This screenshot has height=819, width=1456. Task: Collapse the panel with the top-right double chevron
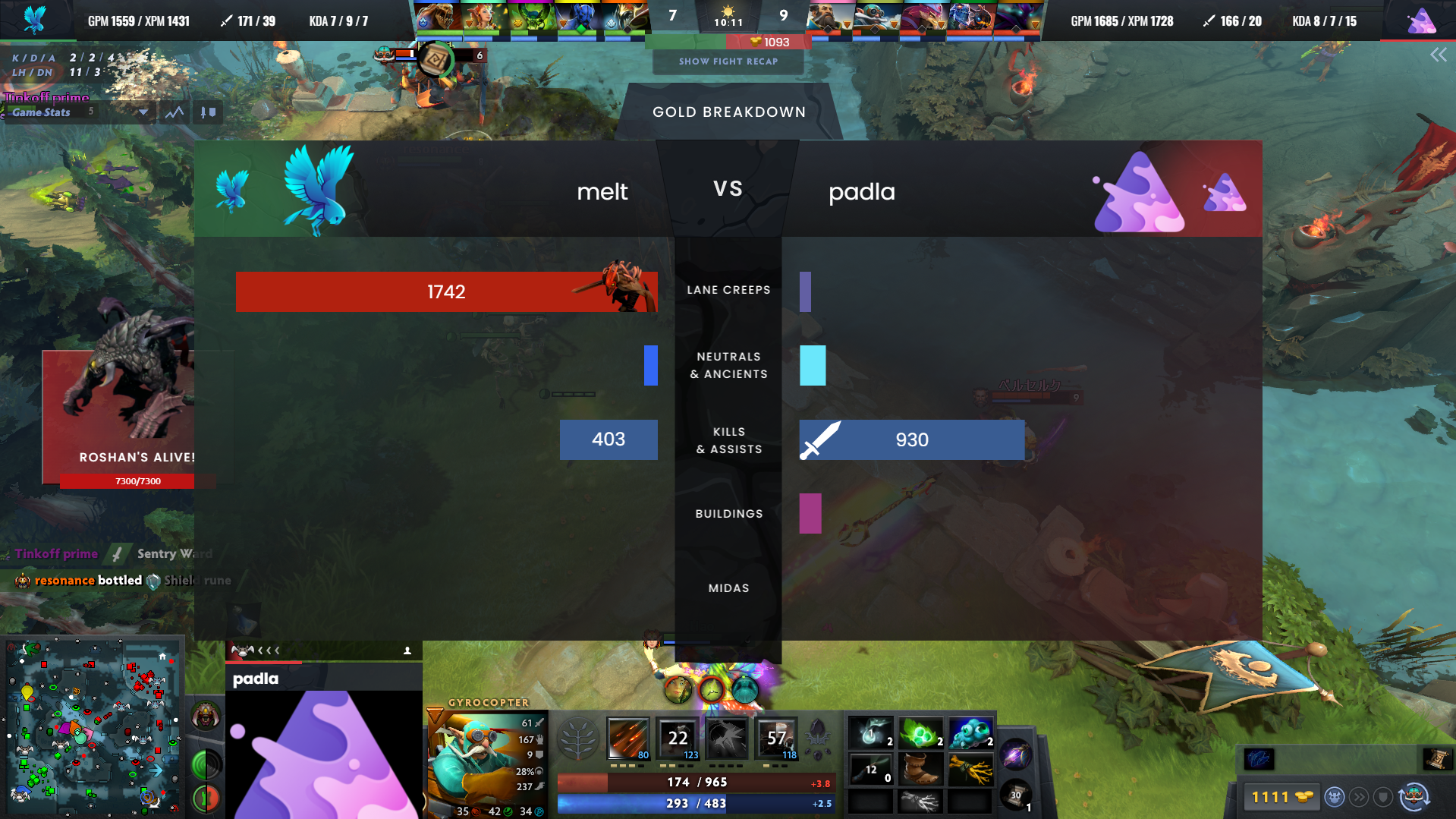(x=1439, y=54)
